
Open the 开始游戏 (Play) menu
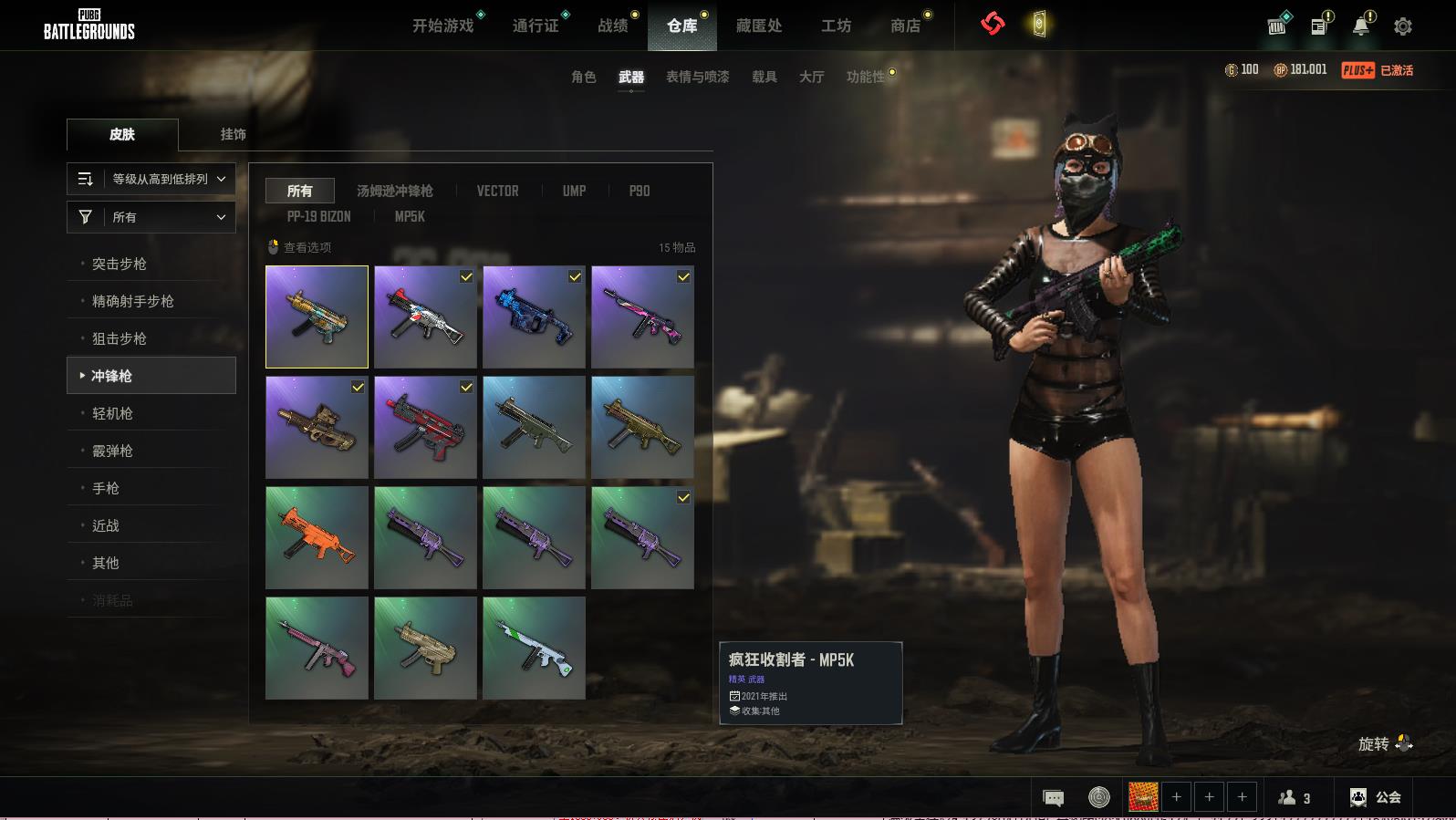443,26
